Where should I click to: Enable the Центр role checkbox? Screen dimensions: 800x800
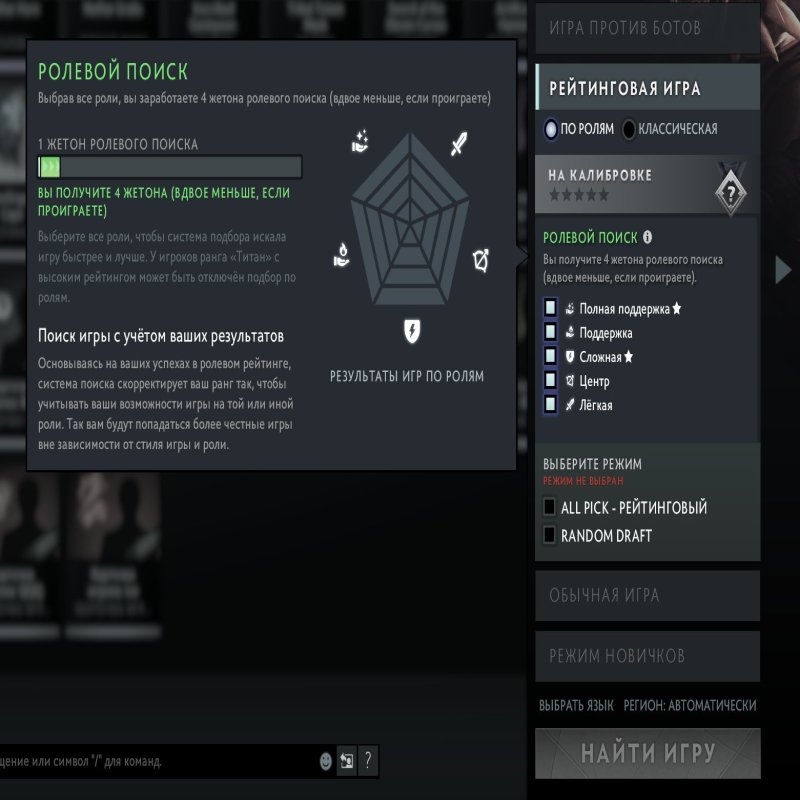pos(550,380)
